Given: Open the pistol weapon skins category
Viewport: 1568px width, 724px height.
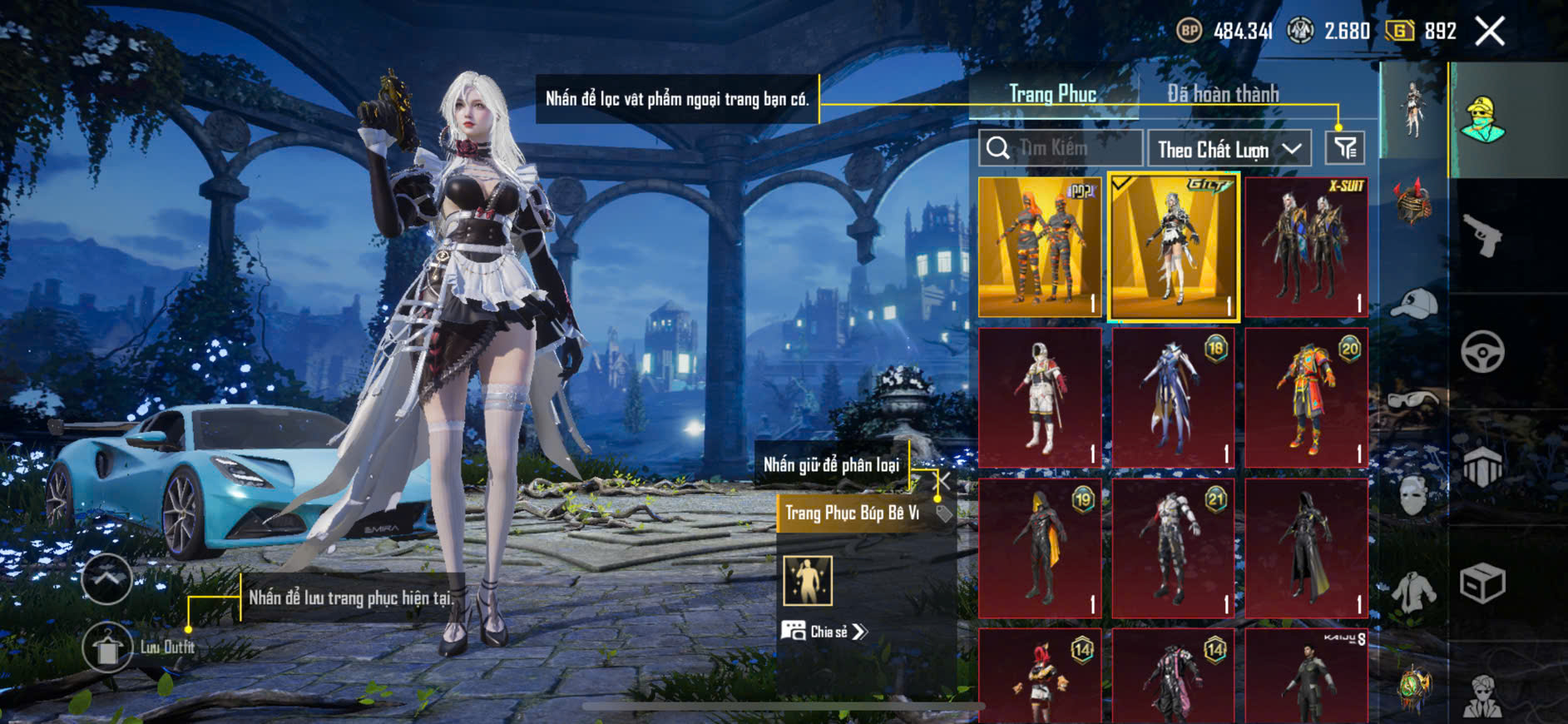Looking at the screenshot, I should [1482, 236].
